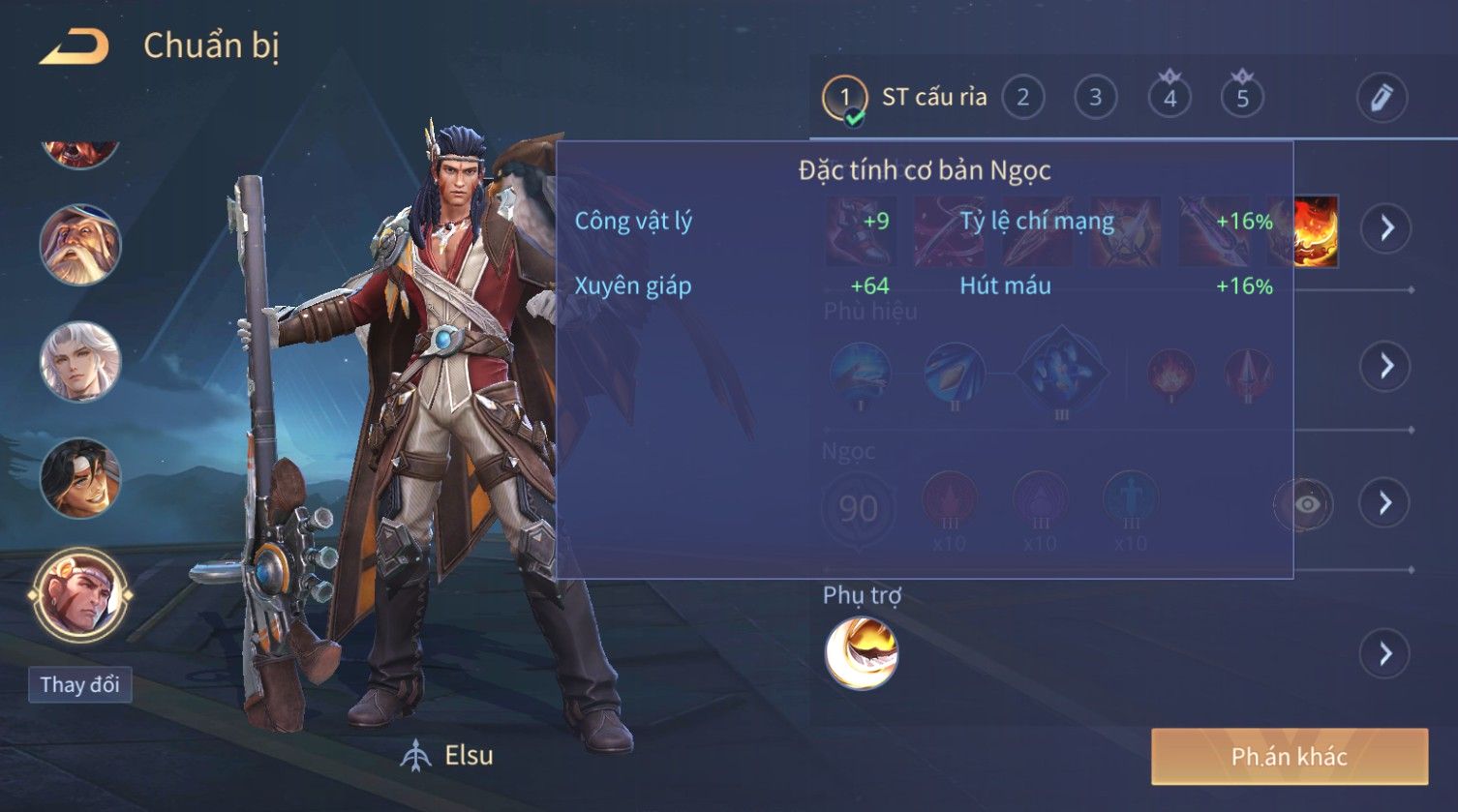Open the equipment build arrow
The image size is (1458, 812).
pos(1385,228)
